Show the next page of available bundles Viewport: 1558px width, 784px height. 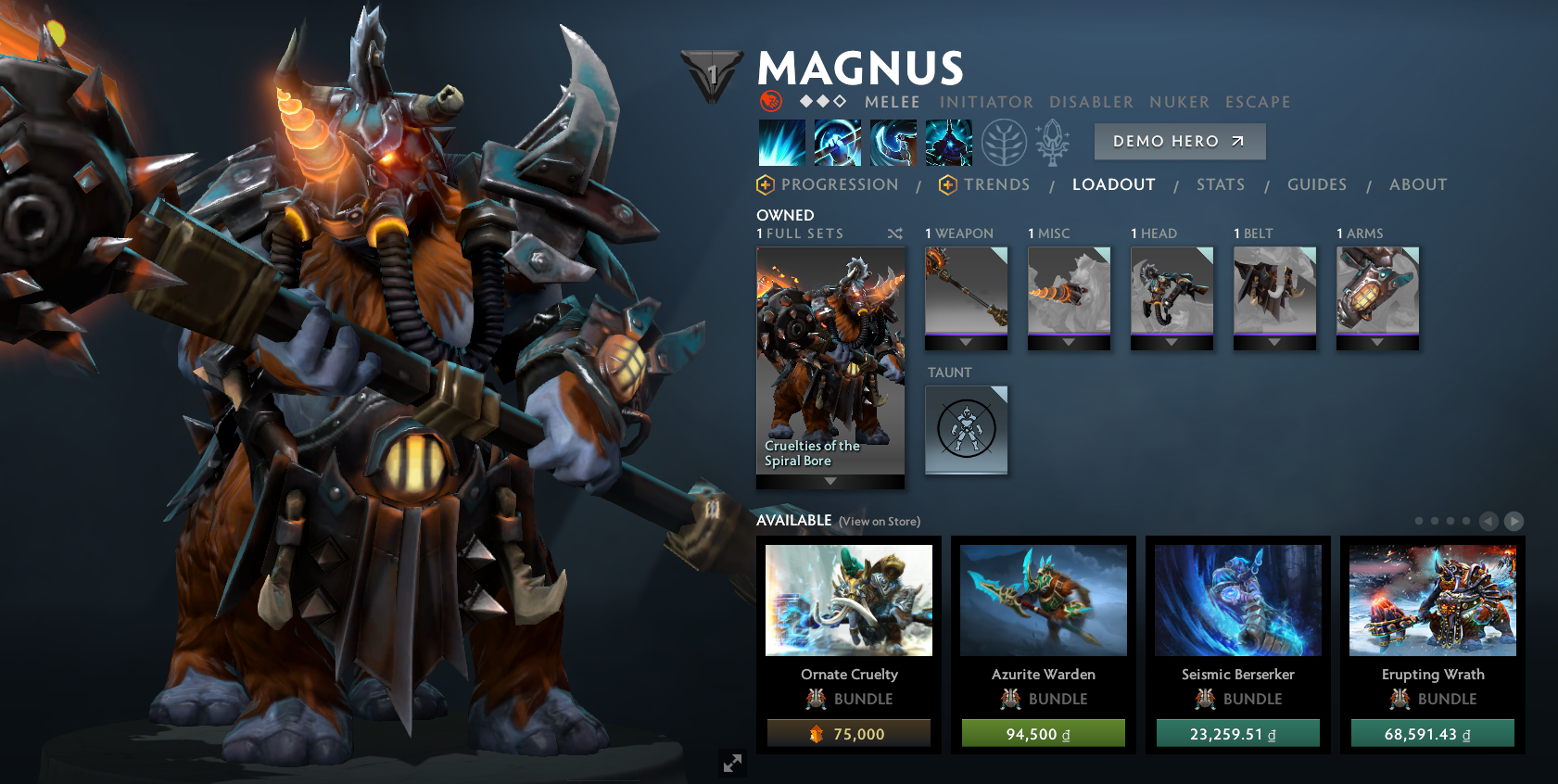click(x=1514, y=522)
